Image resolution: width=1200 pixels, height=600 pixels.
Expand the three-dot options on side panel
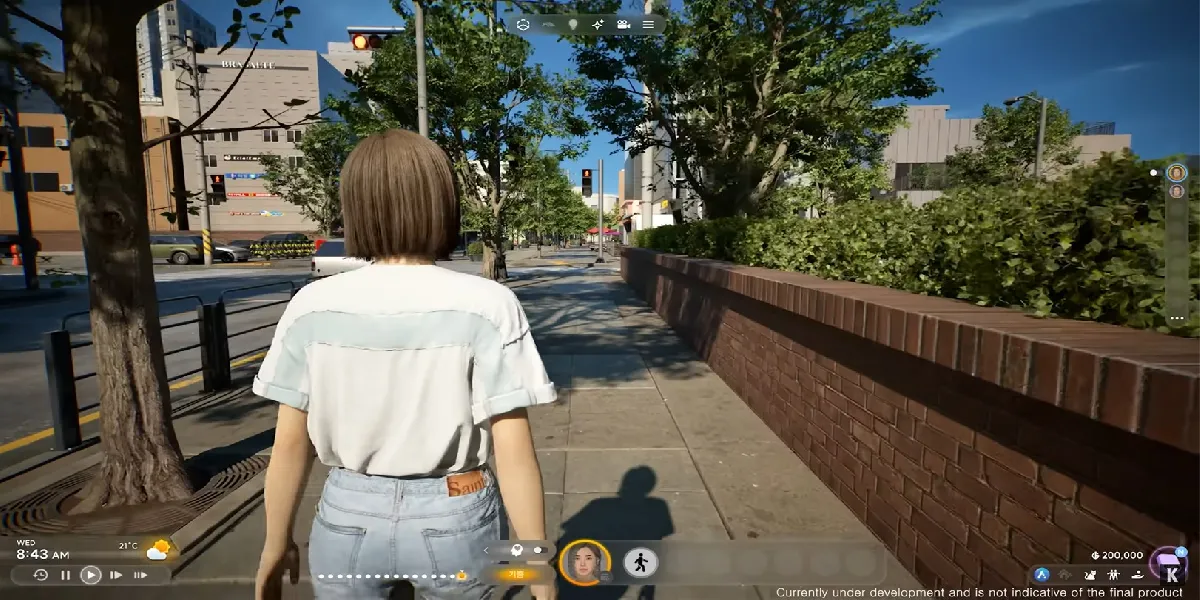(1176, 319)
